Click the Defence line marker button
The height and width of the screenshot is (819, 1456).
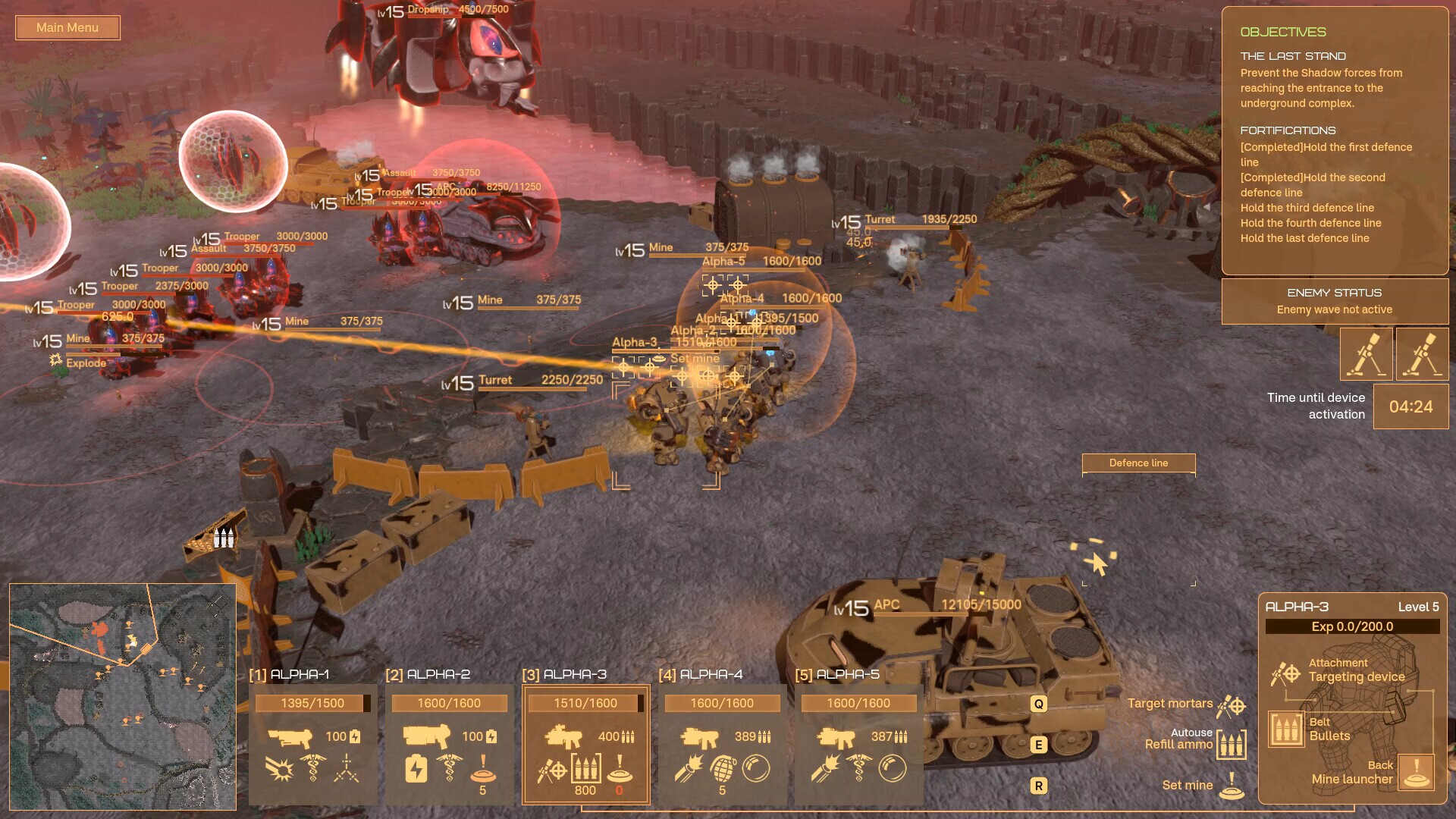1137,463
